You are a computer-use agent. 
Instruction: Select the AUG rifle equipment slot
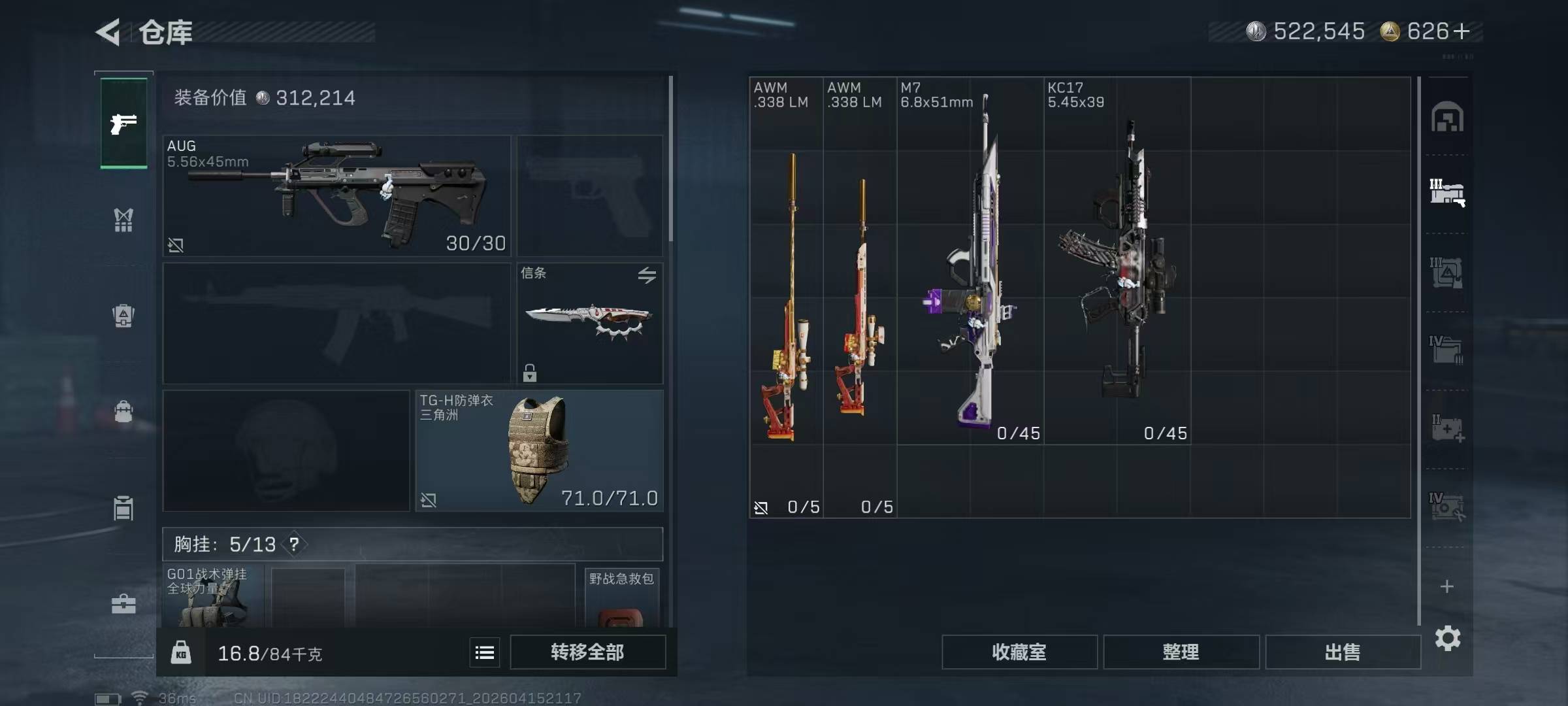336,195
